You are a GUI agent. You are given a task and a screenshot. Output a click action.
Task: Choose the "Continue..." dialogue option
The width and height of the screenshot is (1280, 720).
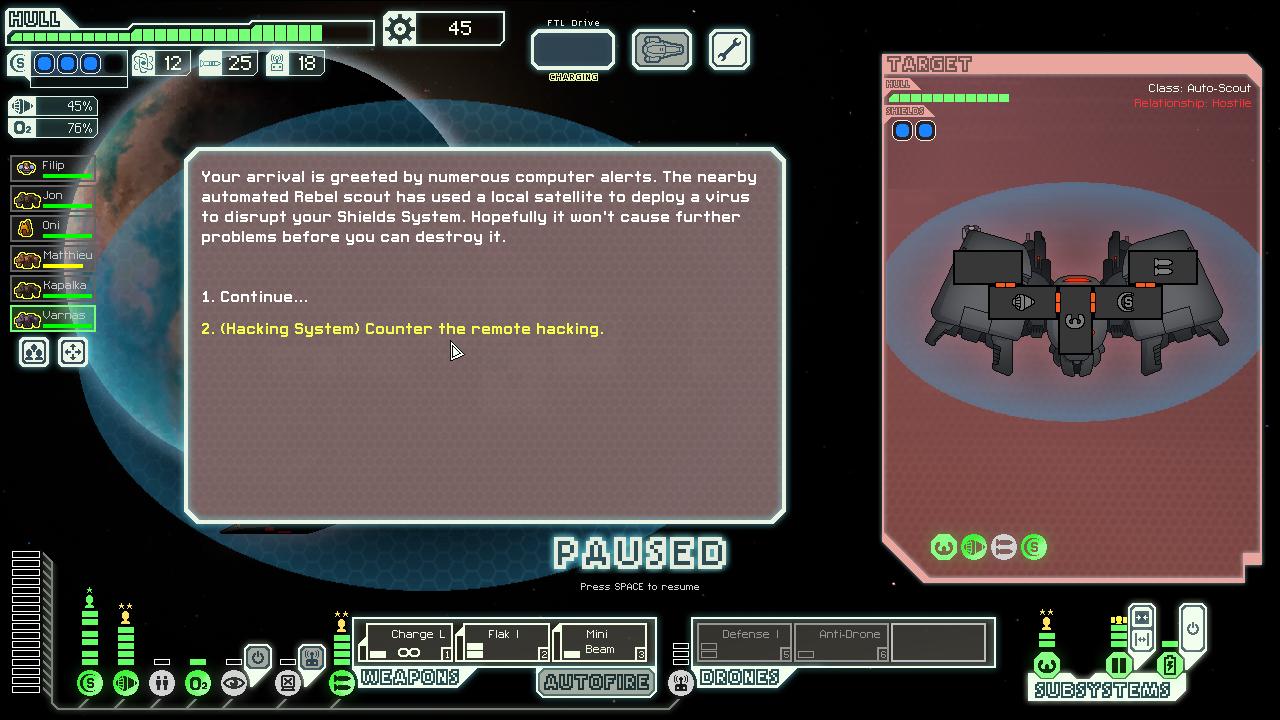254,297
